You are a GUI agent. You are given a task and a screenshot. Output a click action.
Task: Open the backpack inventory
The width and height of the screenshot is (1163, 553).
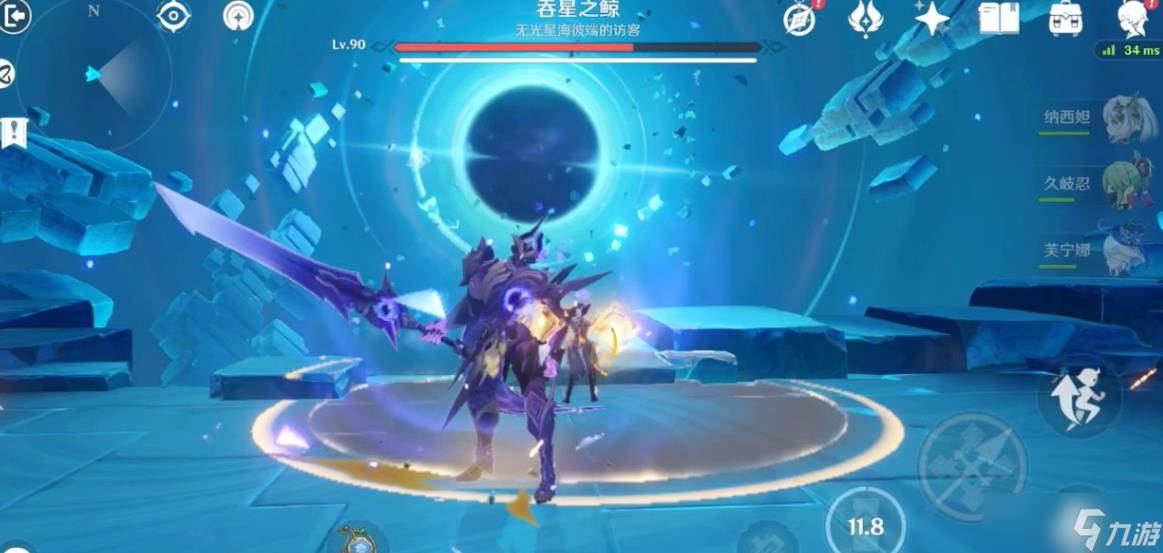[x=1067, y=18]
